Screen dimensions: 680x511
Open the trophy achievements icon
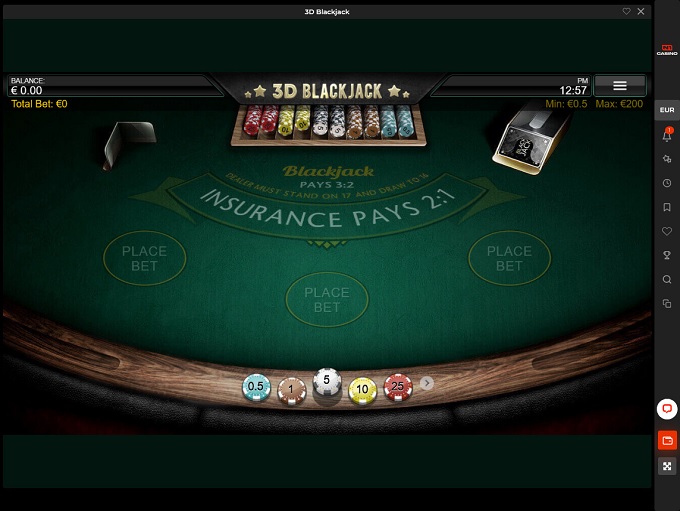667,256
